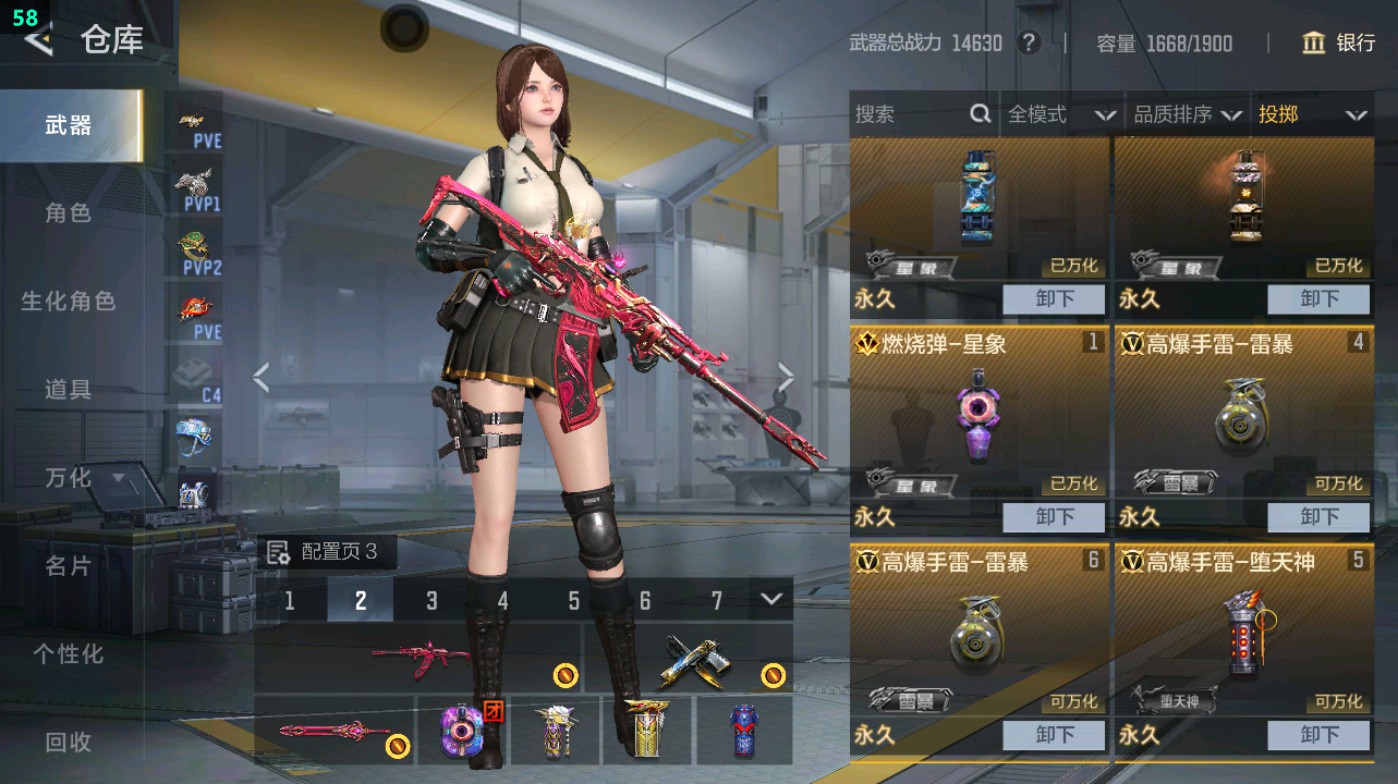
Task: Show the weapon power question mark help
Action: click(x=1027, y=43)
